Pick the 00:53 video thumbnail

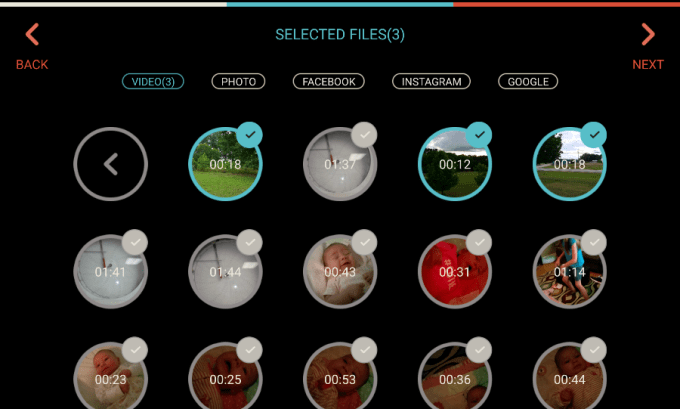[x=340, y=378]
